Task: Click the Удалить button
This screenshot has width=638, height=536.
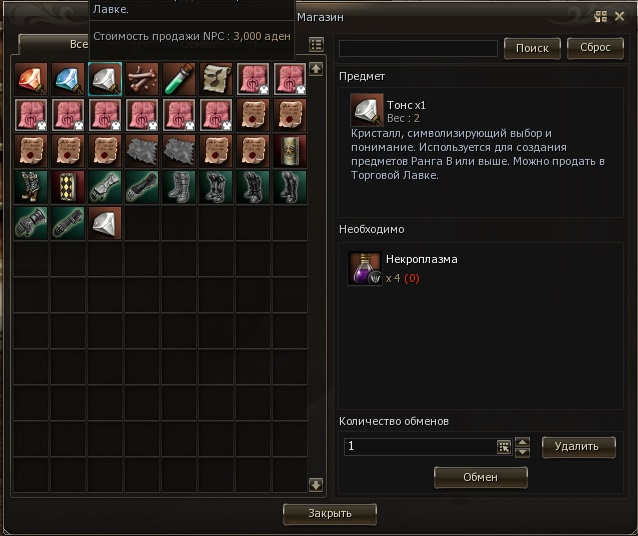Action: tap(579, 446)
